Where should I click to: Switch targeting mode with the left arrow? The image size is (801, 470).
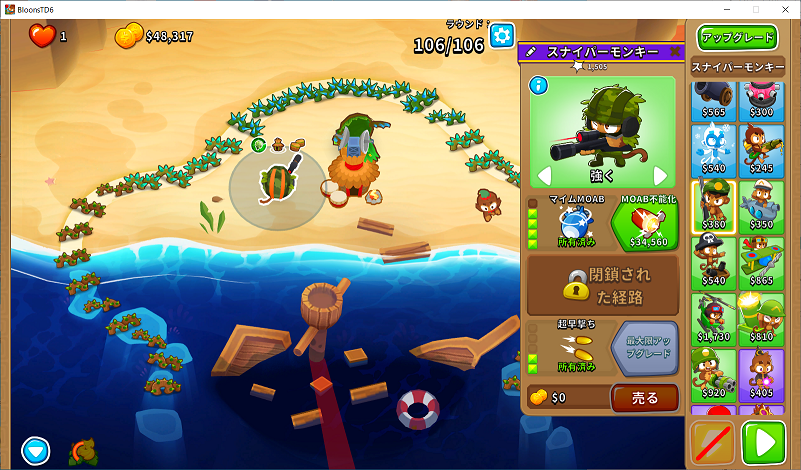tap(545, 175)
